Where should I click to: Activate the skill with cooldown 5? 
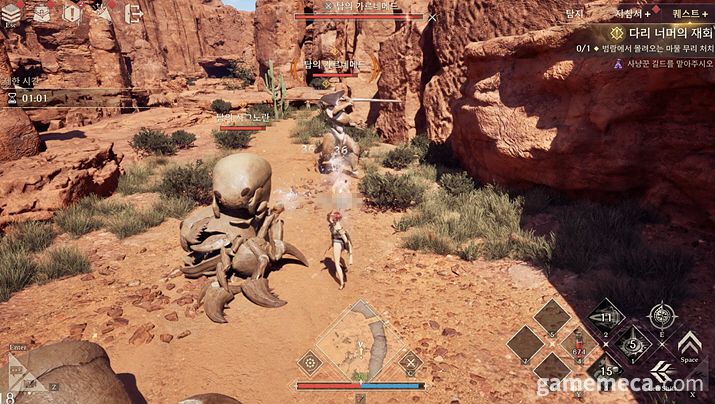[x=632, y=345]
